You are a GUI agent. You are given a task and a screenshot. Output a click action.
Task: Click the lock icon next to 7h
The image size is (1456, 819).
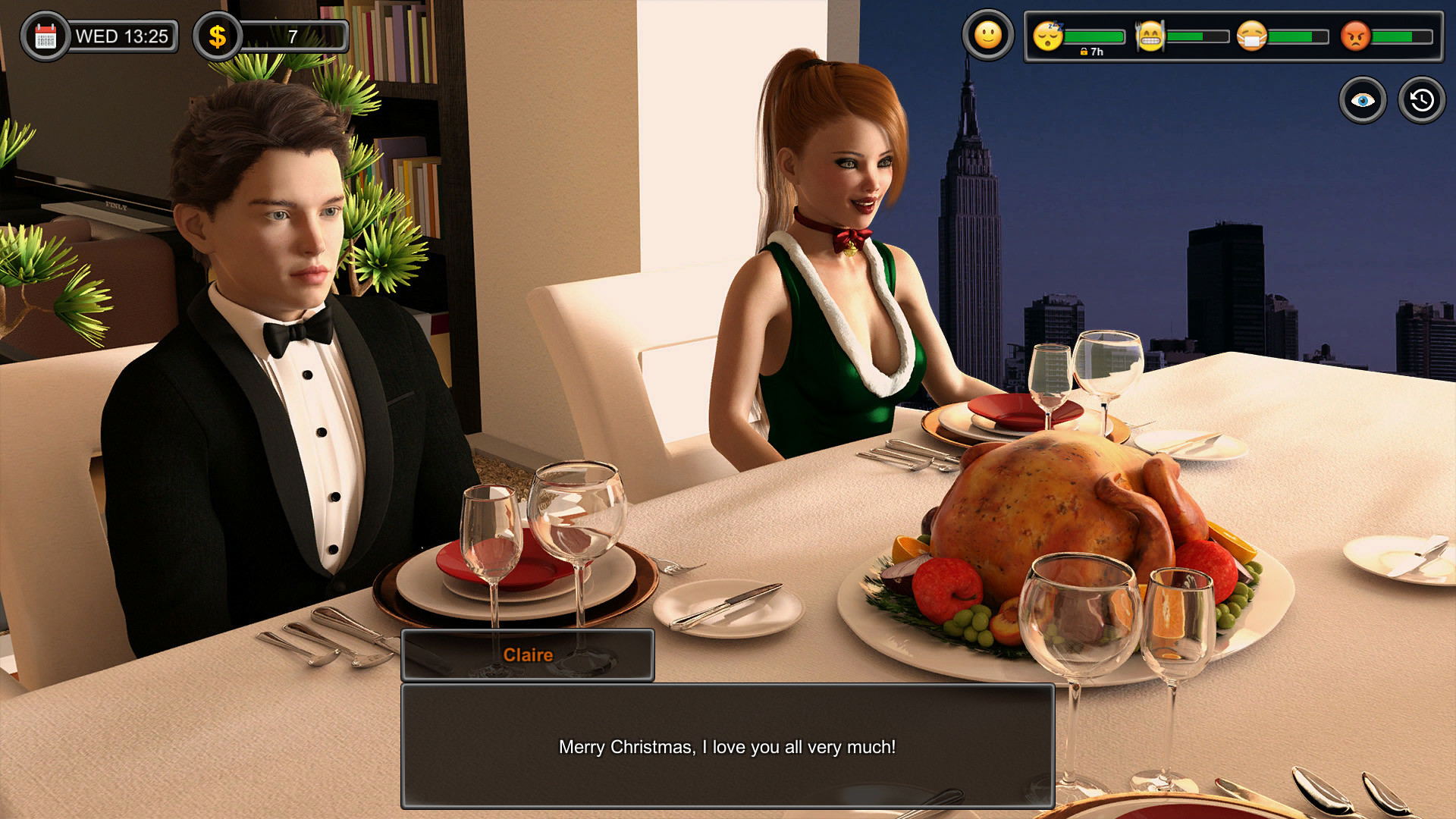[1084, 52]
